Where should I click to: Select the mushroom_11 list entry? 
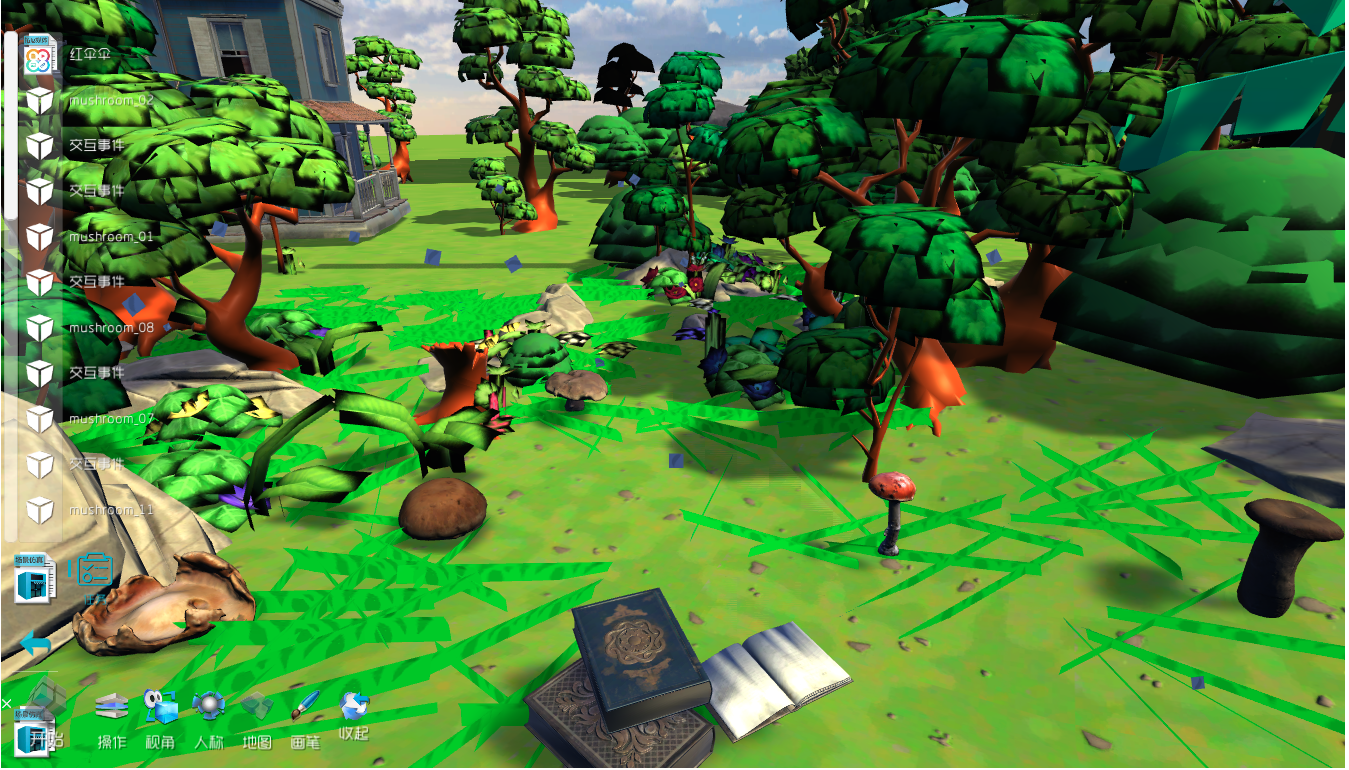point(110,510)
